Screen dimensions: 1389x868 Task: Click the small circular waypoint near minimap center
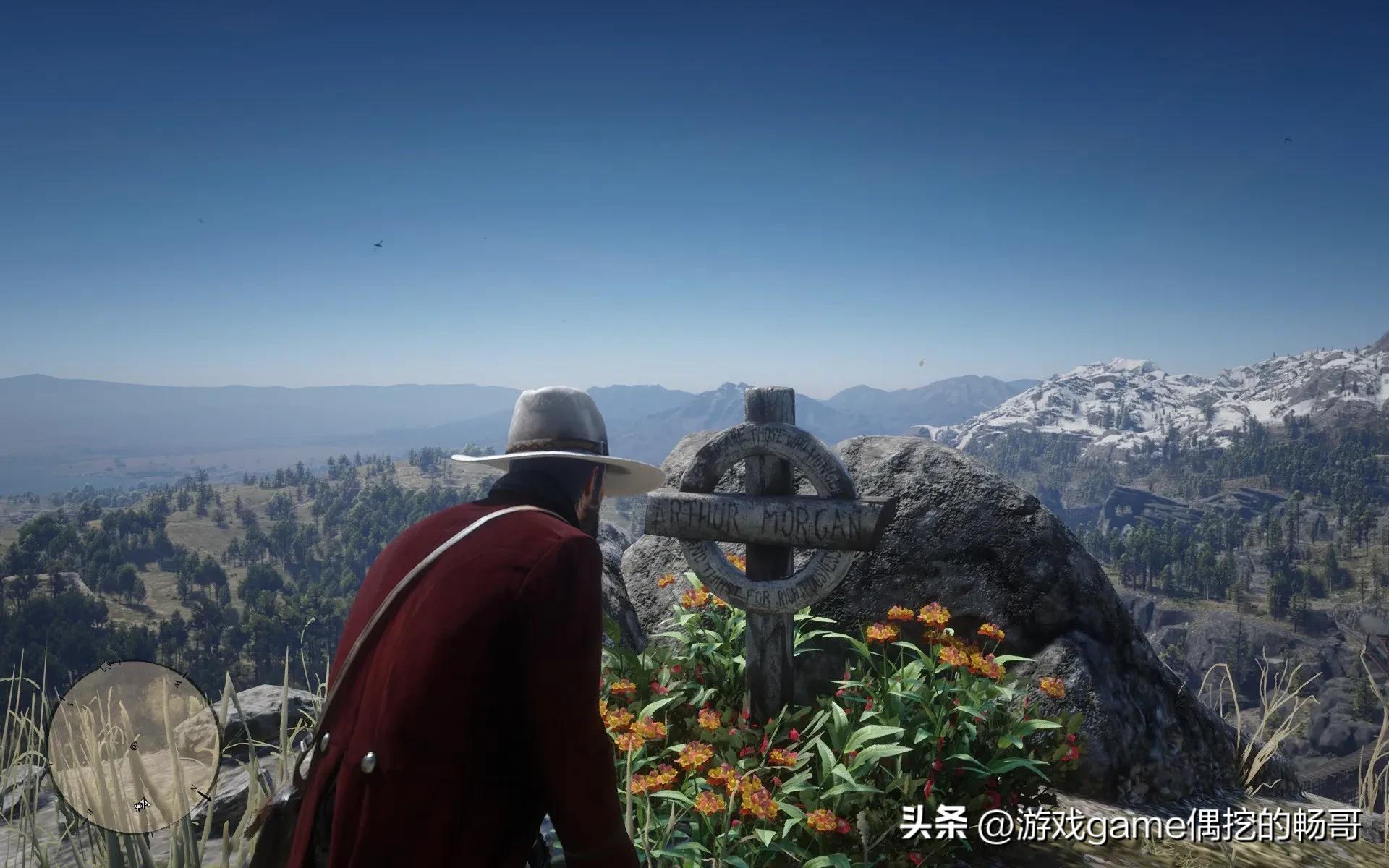pyautogui.click(x=134, y=745)
